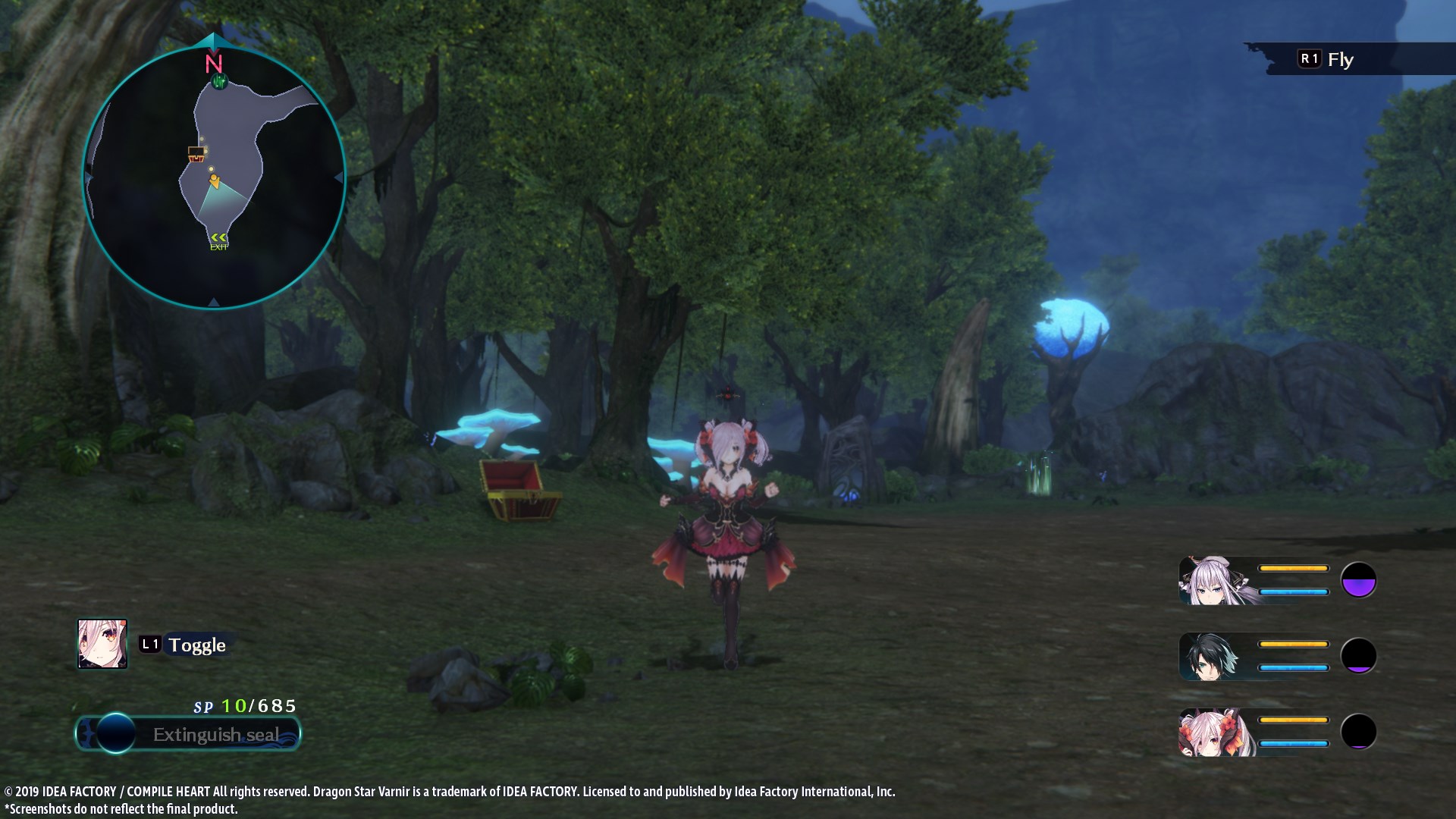Screen dimensions: 1456x819
Task: Click the yellow EXIT marker on minimap
Action: point(218,241)
